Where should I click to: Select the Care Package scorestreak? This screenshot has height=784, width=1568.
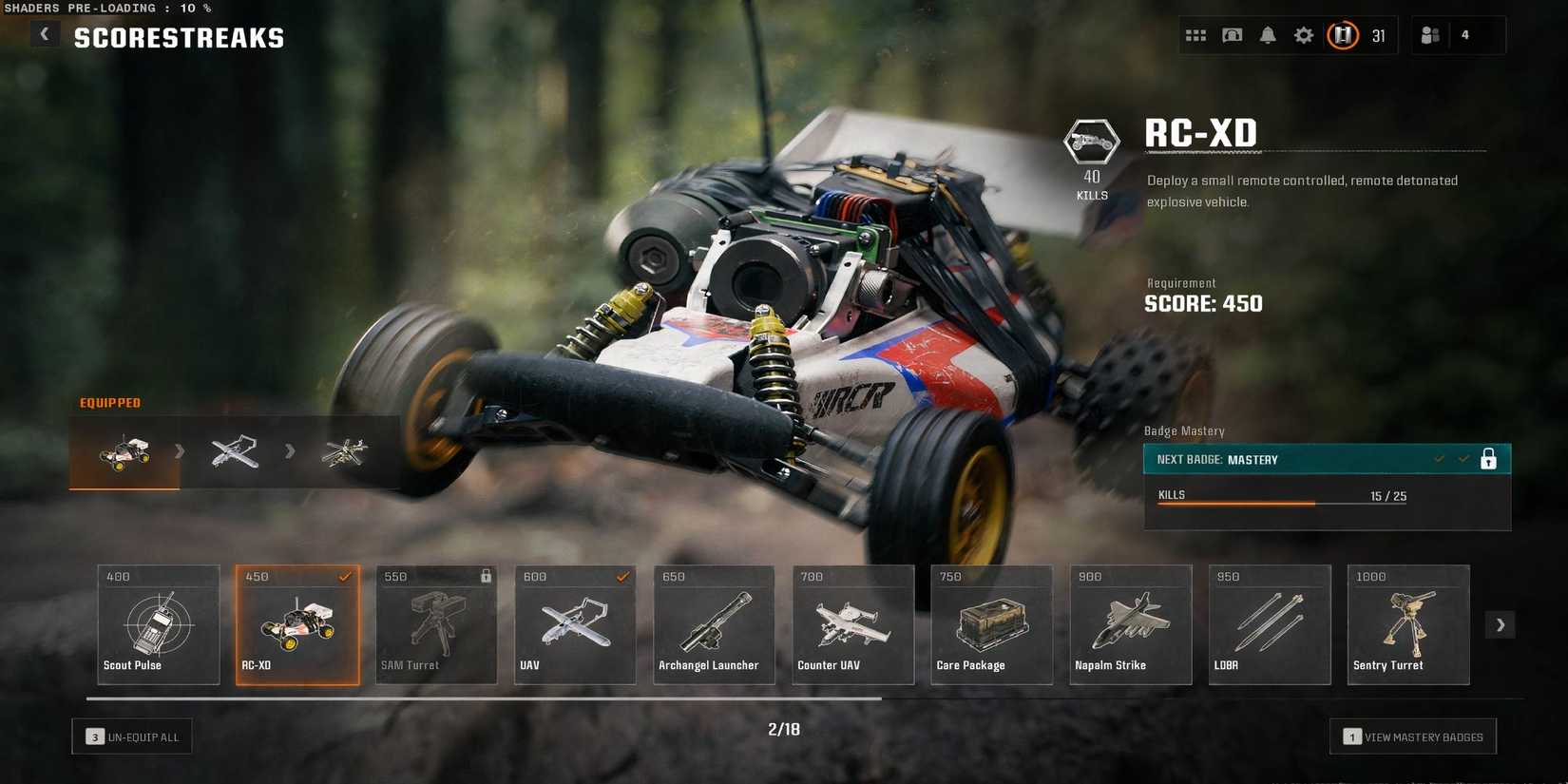coord(991,624)
